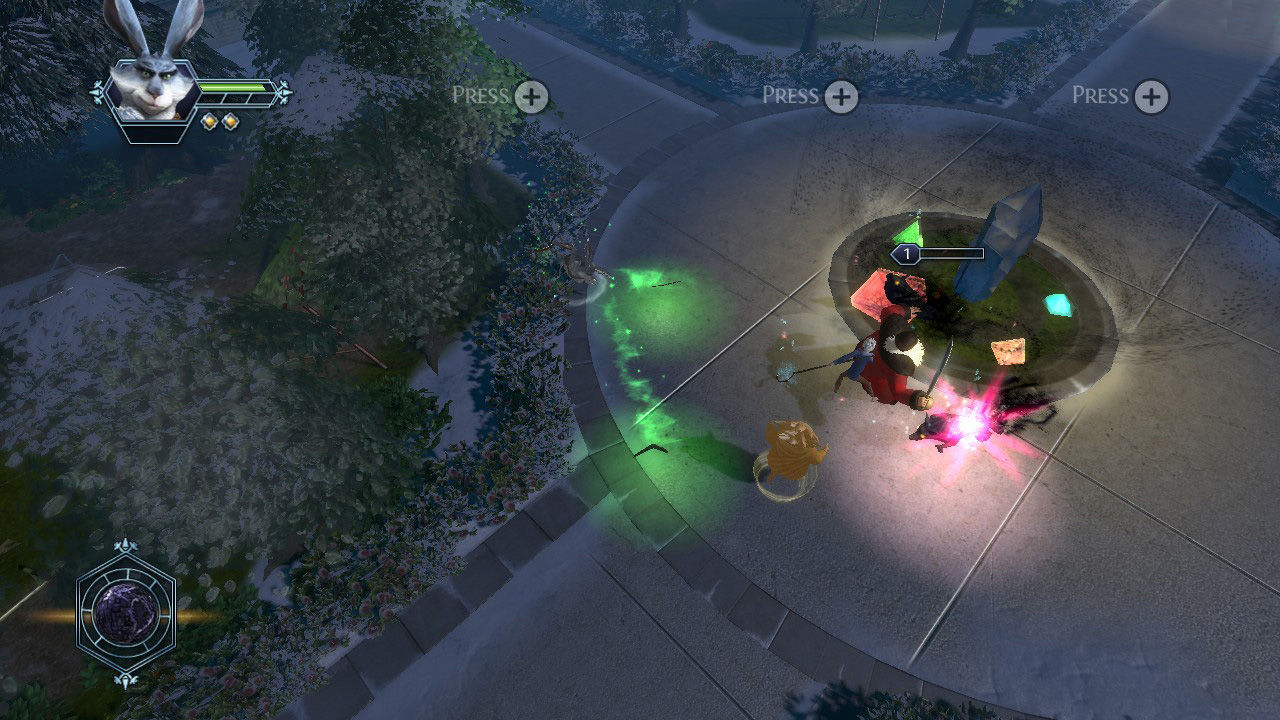Click the plus icon beside the first PRESS prompt
Screen dimensions: 1280x720
[x=533, y=95]
